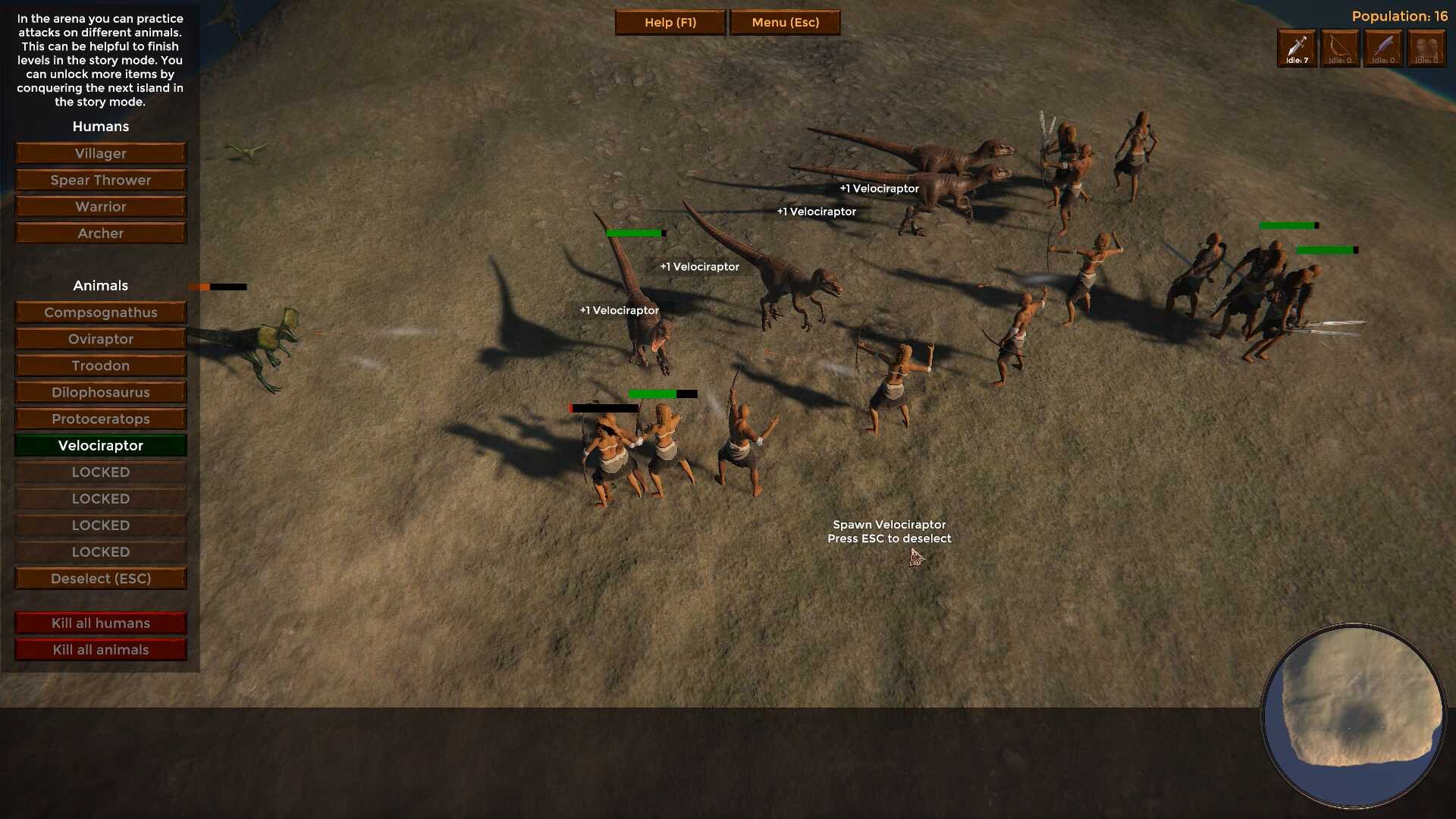1456x819 pixels.
Task: Open the Menu (Esc) button
Action: pyautogui.click(x=785, y=23)
